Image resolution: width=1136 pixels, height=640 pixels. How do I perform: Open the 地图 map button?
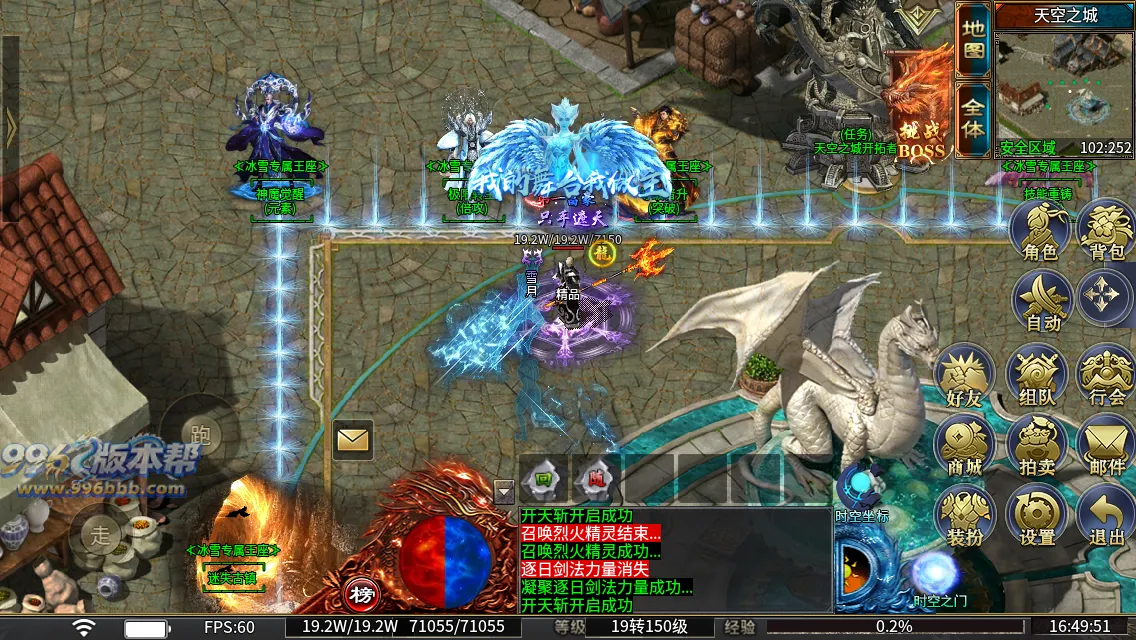973,40
